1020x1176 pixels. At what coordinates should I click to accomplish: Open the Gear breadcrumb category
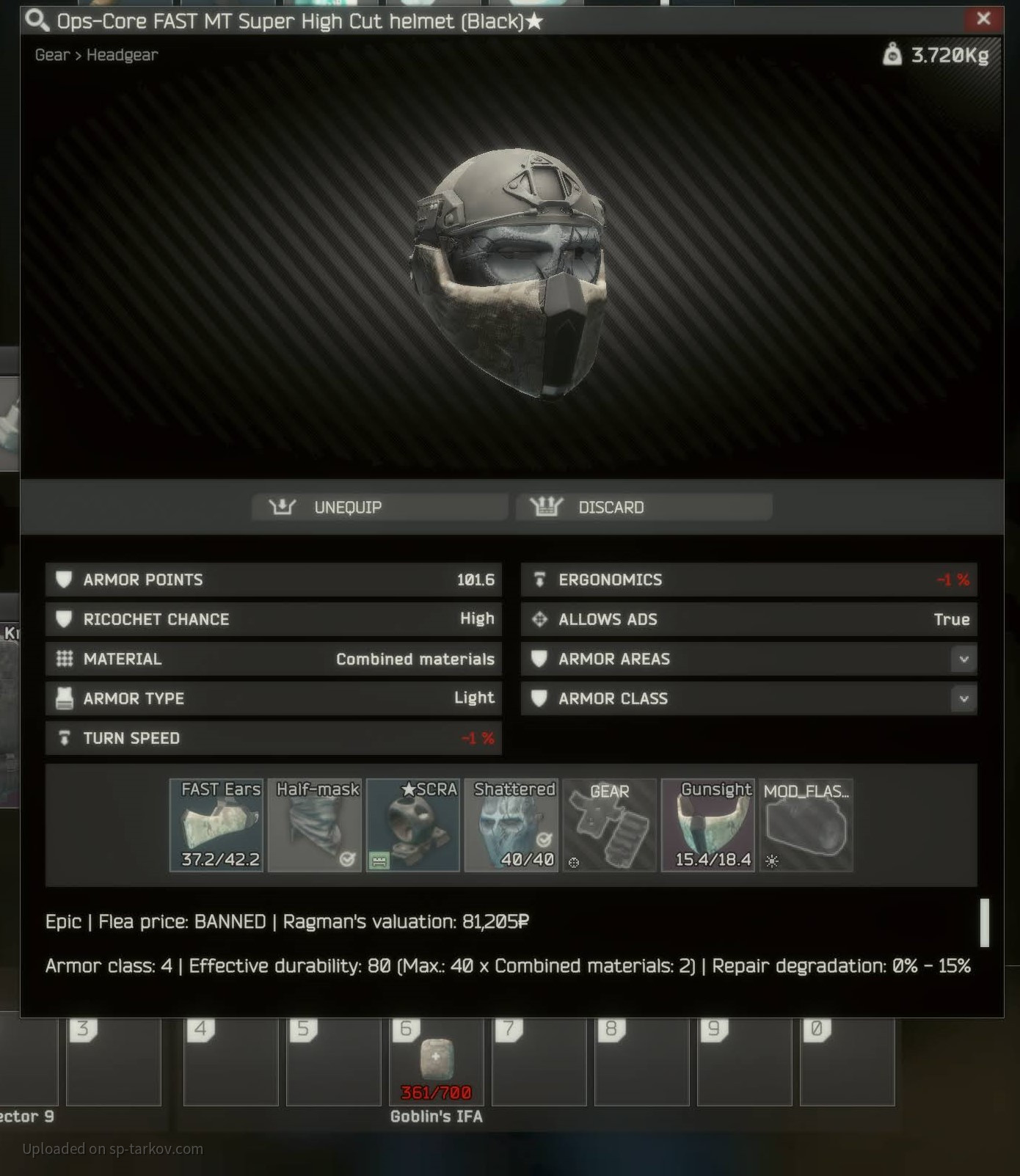click(x=52, y=55)
